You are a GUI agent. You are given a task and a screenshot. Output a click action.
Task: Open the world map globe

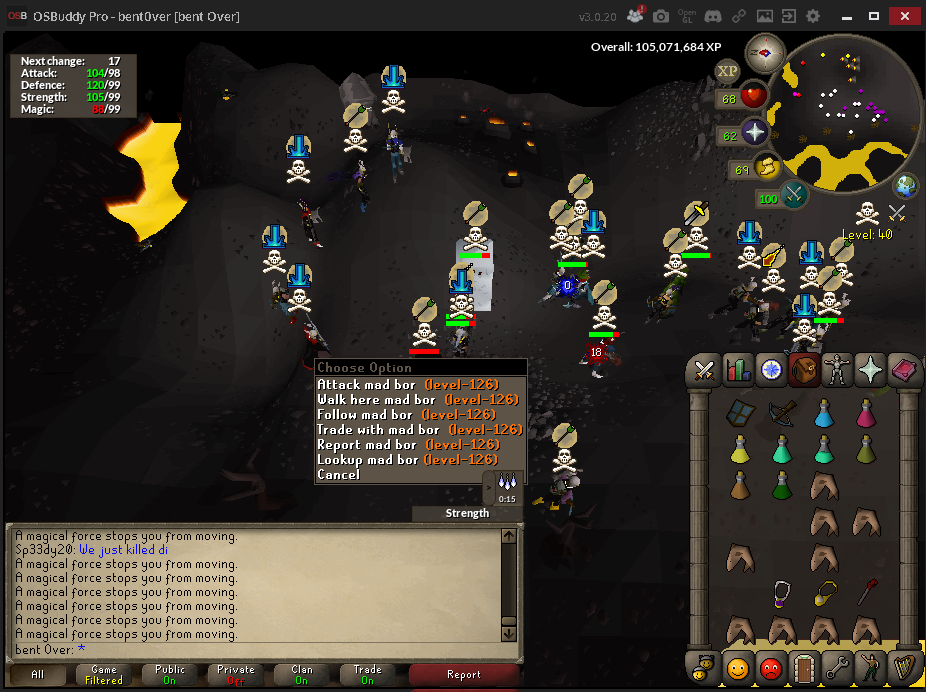[907, 185]
